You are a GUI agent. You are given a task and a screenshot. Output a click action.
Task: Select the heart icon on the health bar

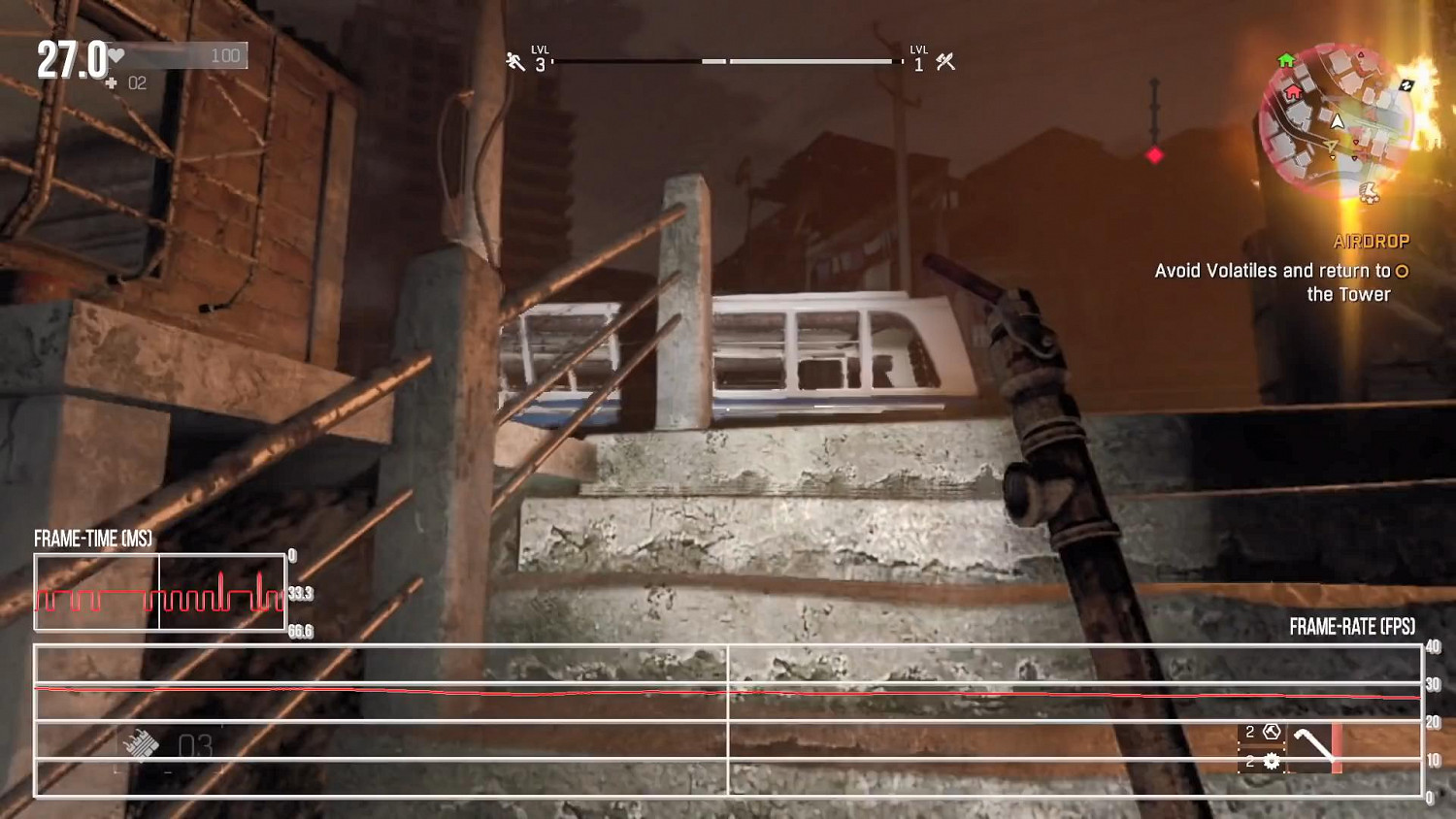coord(116,55)
